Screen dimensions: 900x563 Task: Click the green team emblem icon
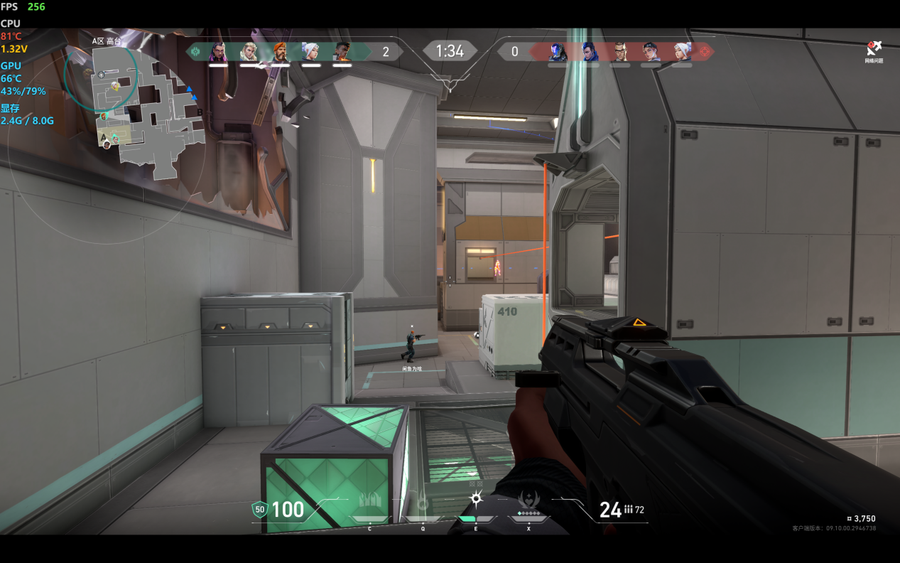[196, 51]
